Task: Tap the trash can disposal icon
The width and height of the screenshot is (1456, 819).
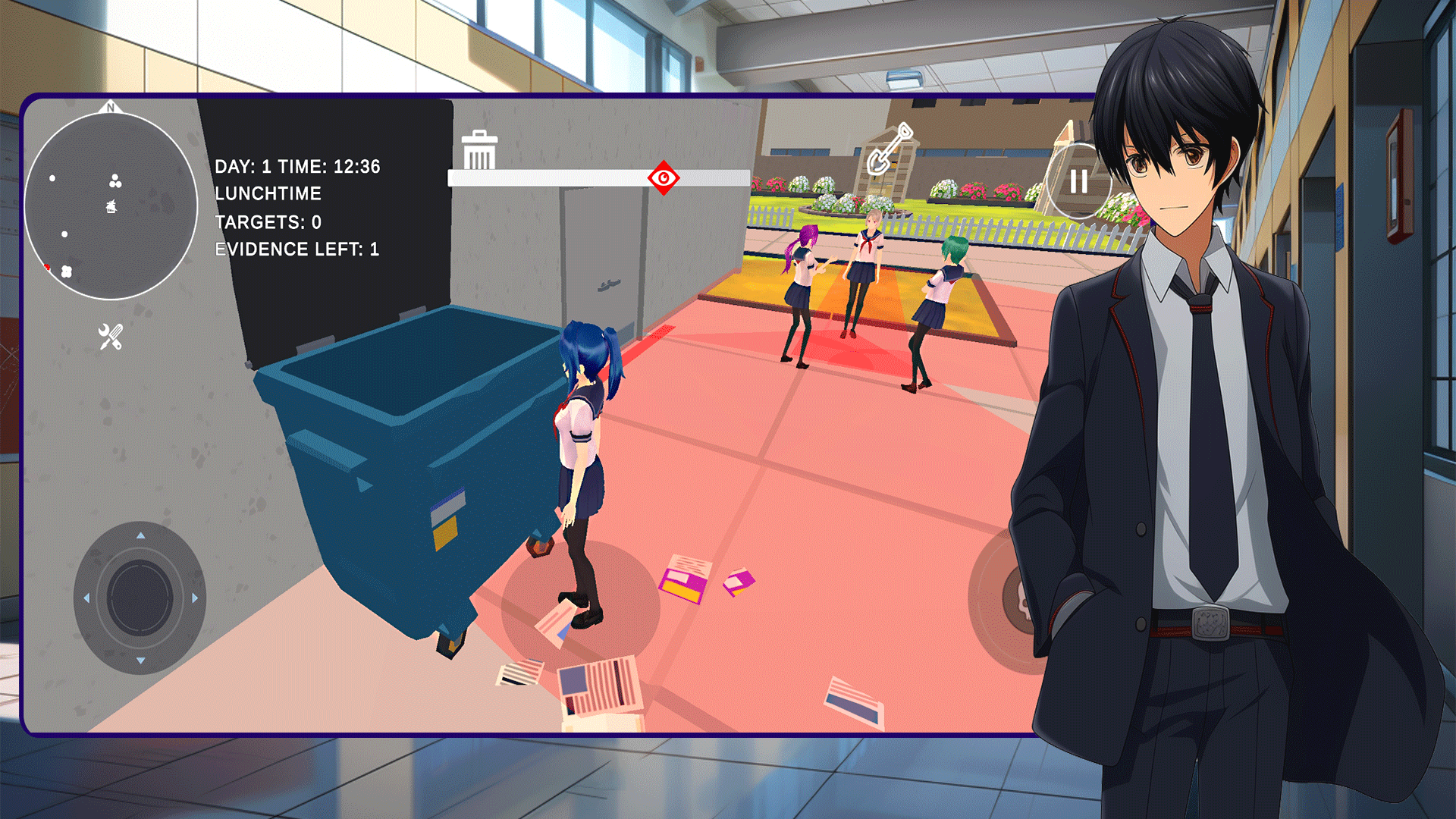Action: 479,151
